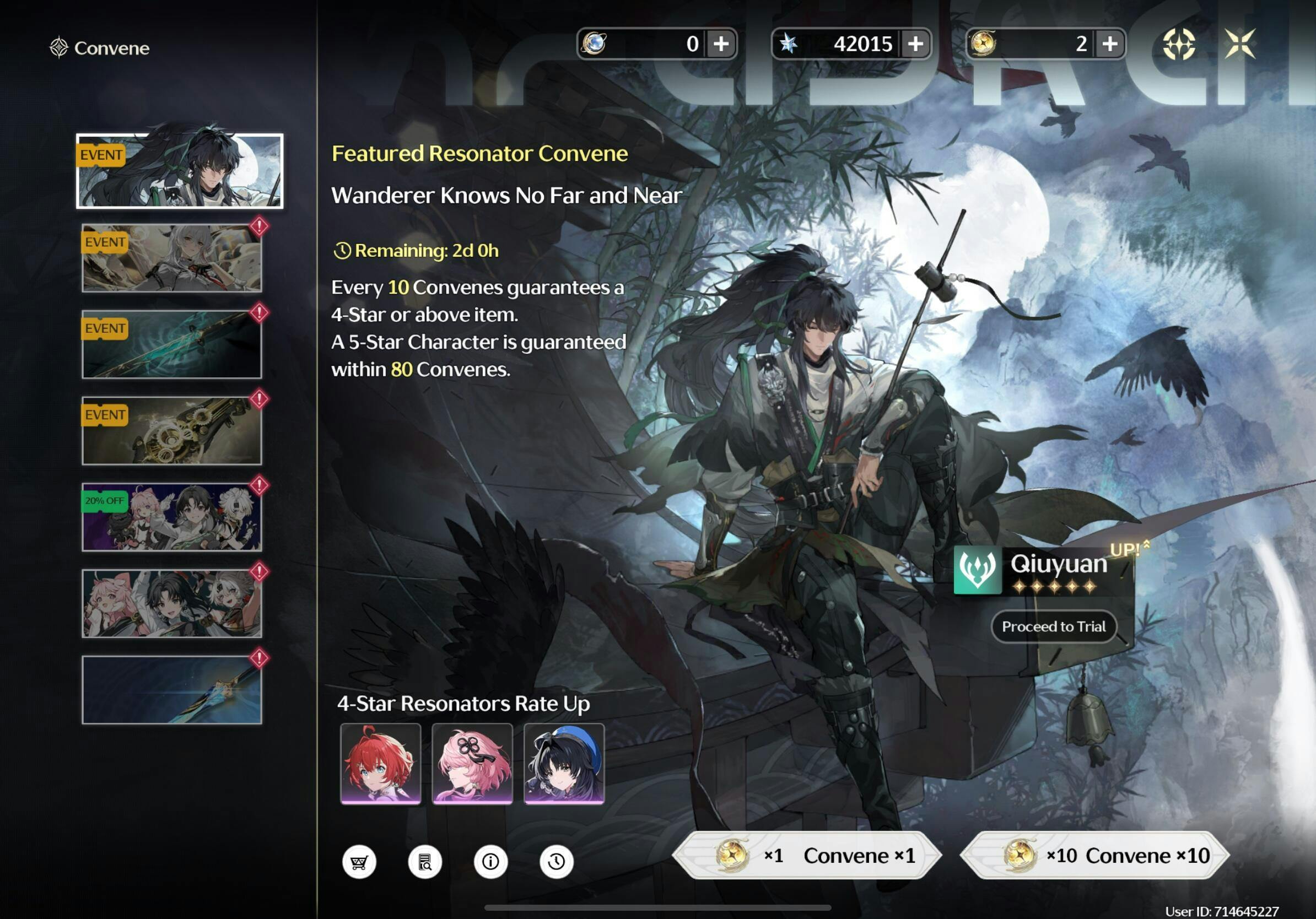The height and width of the screenshot is (919, 1316).
Task: Add Radiant Tide with the plus button
Action: 1110,44
